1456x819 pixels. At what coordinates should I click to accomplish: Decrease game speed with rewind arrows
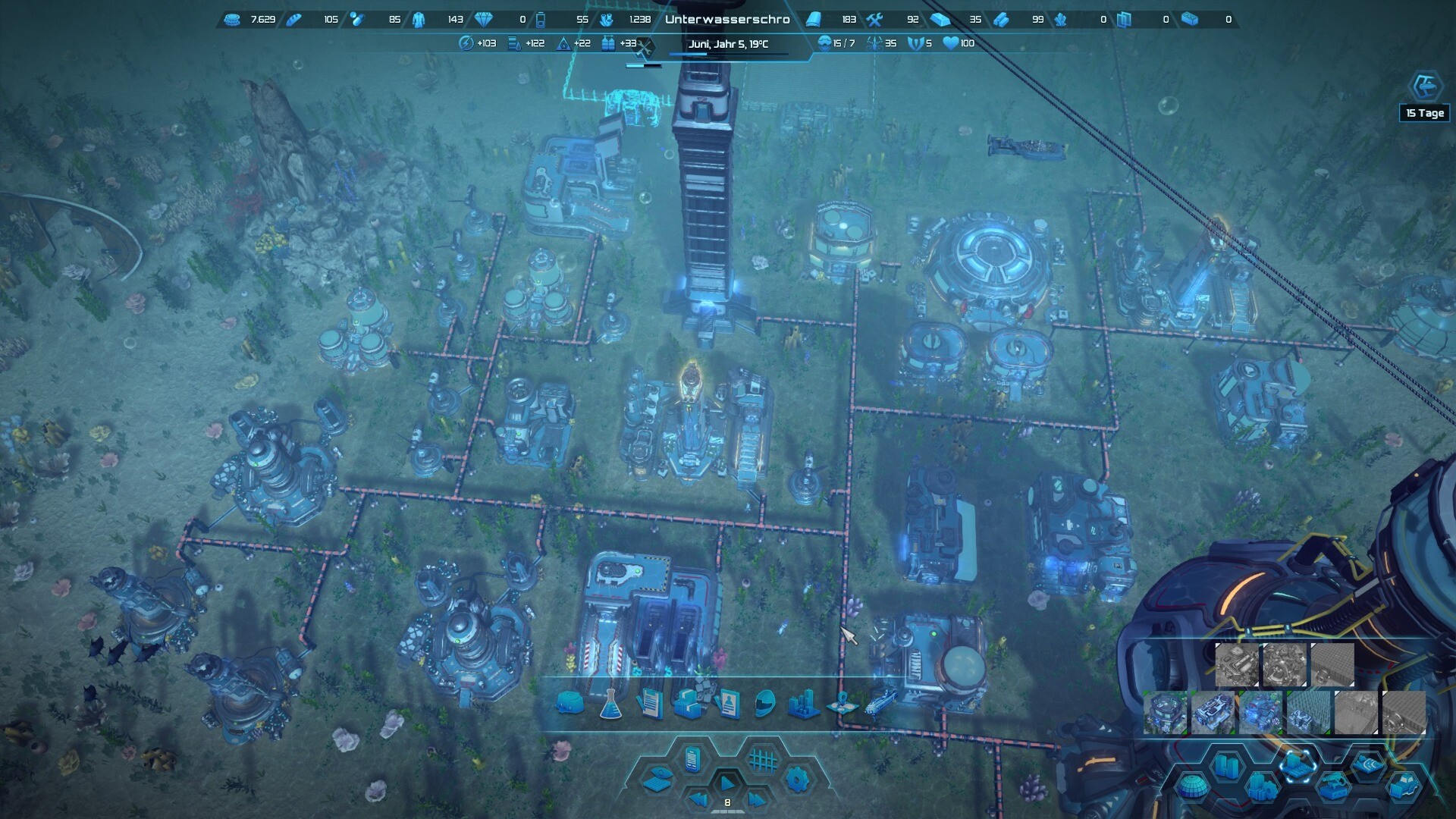pos(698,799)
